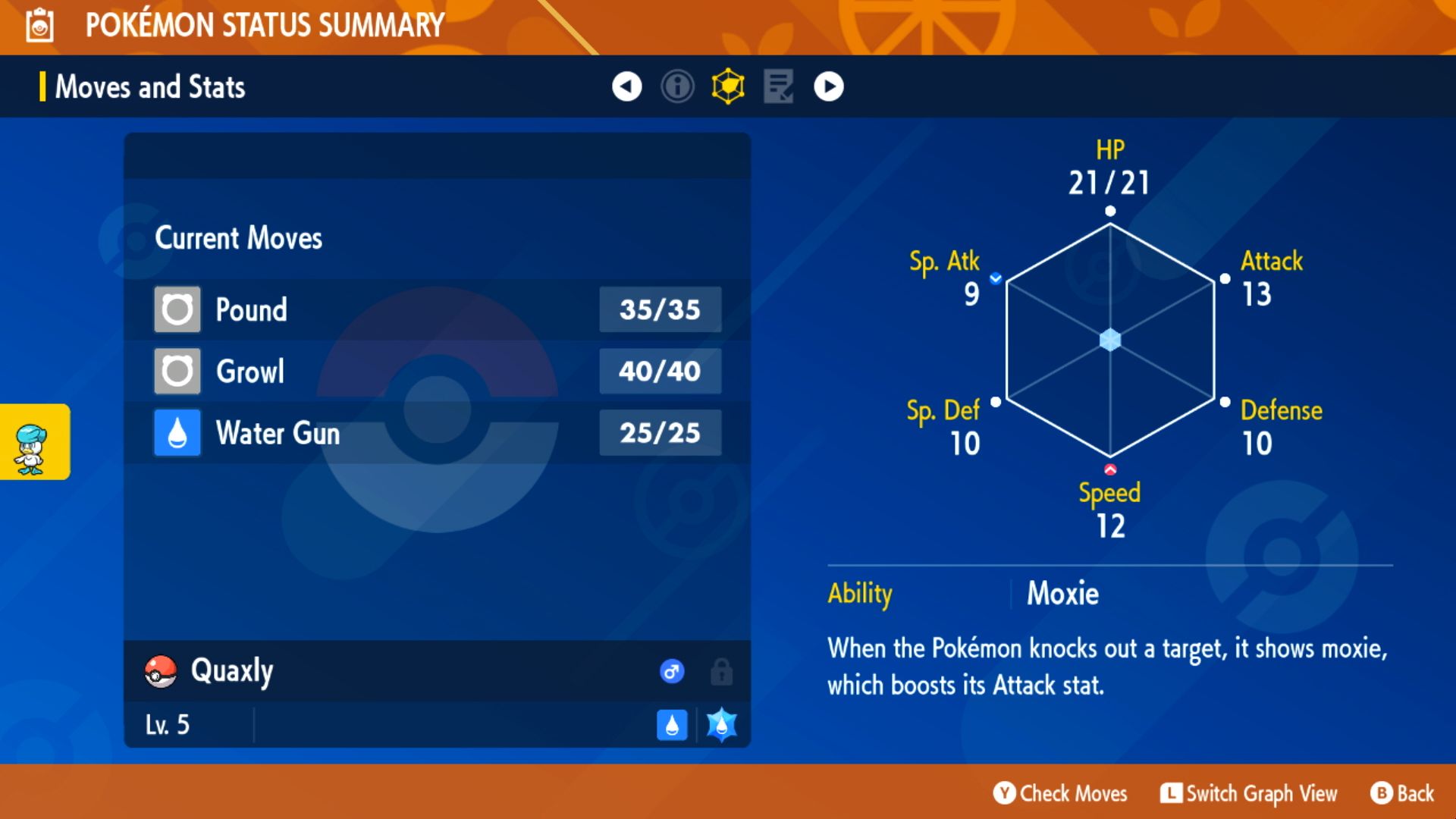Toggle the lock icon next to gender symbol
The height and width of the screenshot is (819, 1456).
[x=720, y=670]
